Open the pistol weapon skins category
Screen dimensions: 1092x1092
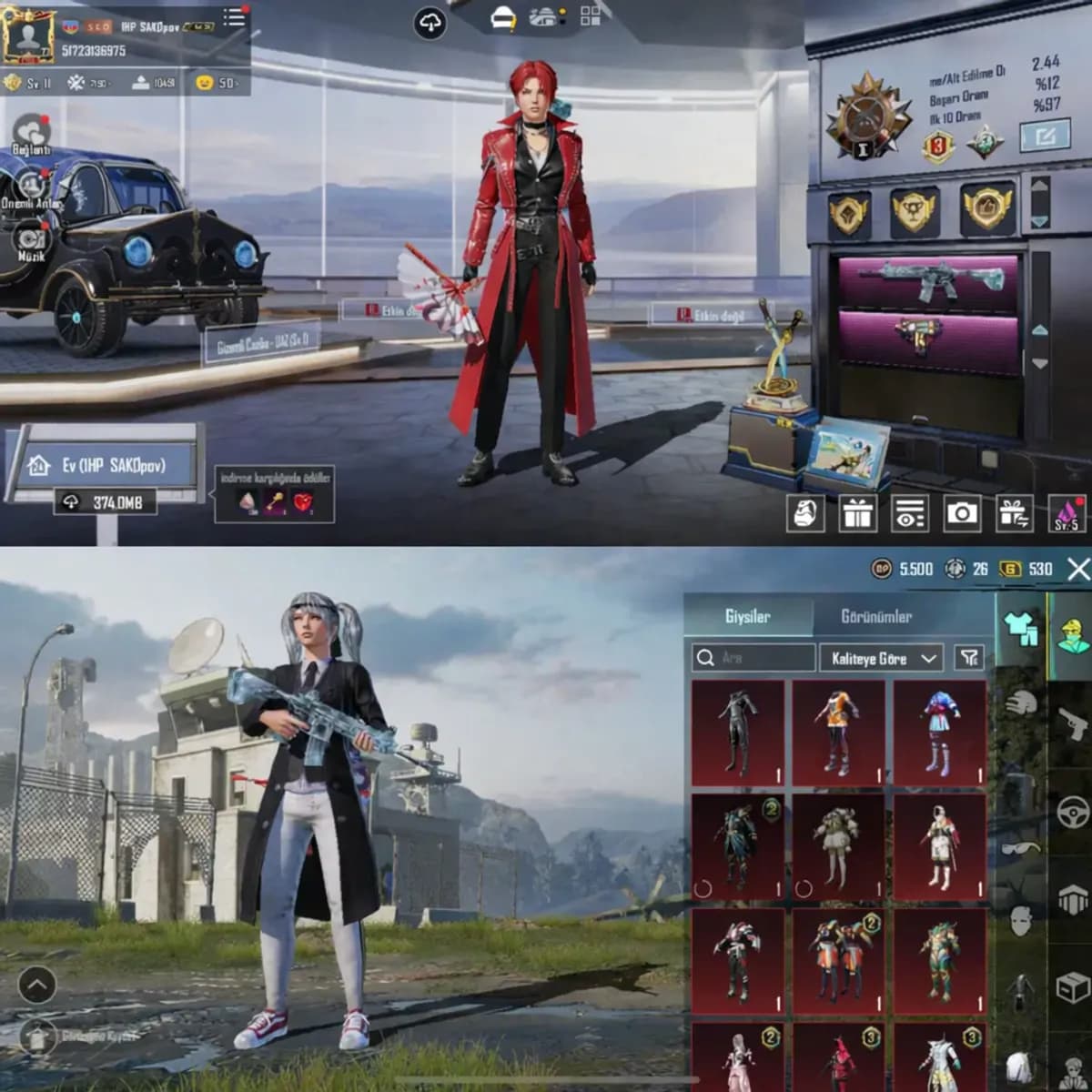[x=1073, y=725]
